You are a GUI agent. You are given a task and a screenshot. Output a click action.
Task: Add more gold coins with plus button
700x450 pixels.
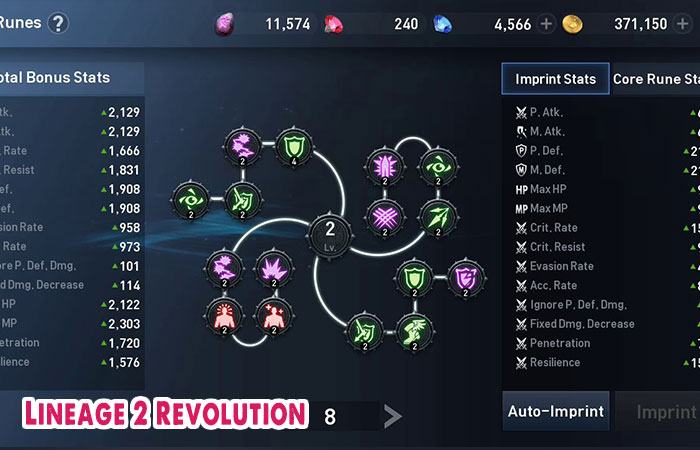click(686, 24)
